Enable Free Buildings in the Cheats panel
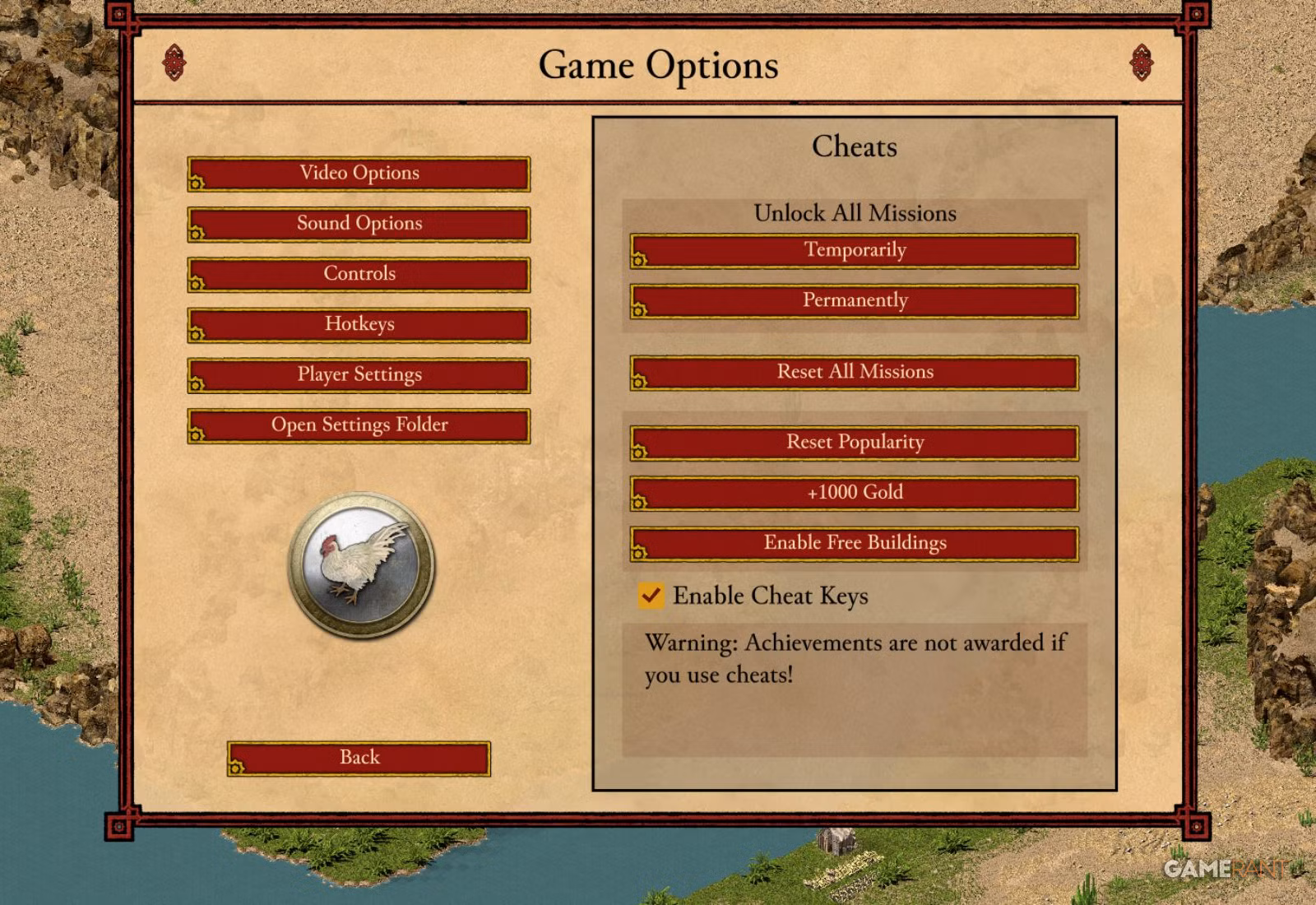 click(x=855, y=542)
